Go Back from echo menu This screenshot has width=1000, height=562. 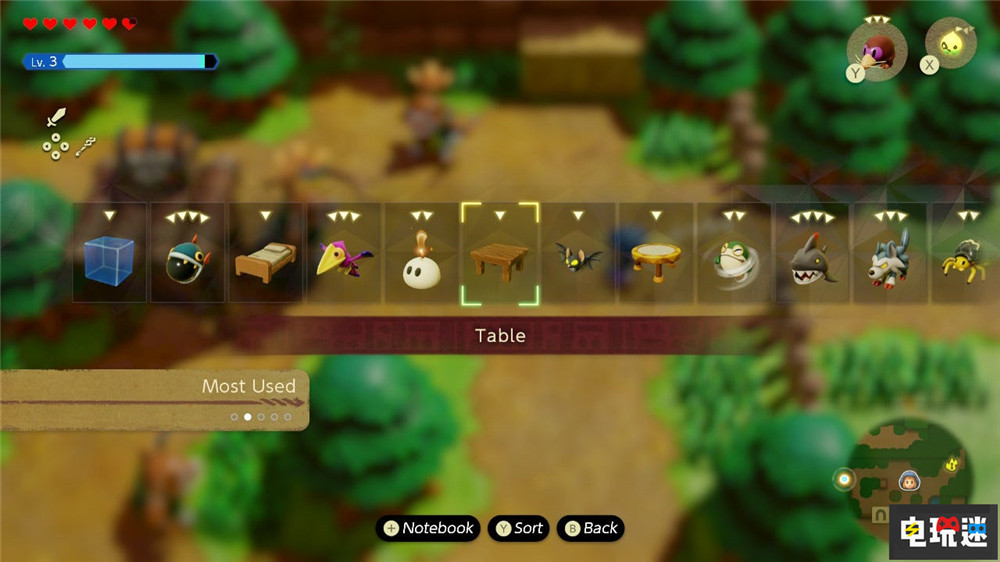[590, 528]
